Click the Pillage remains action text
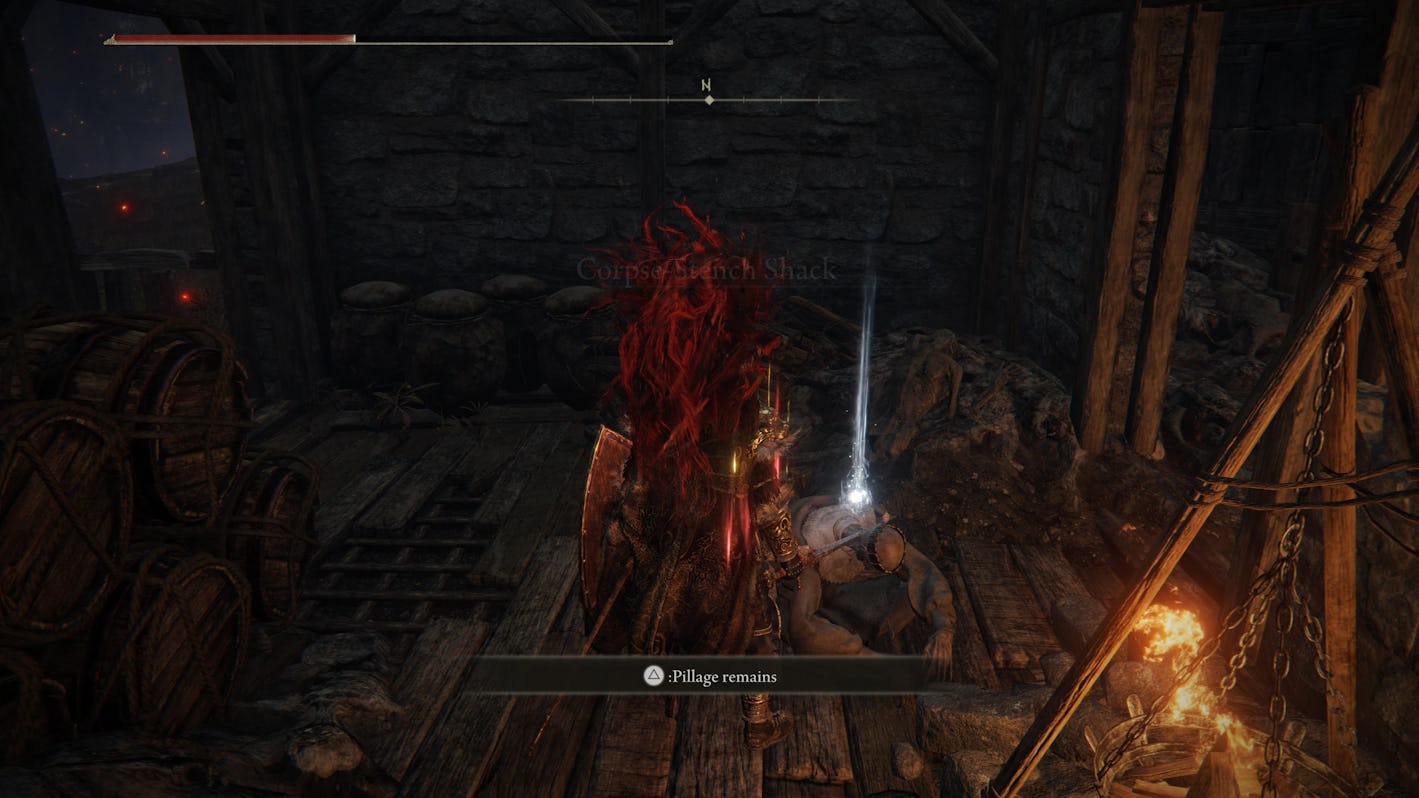1419x798 pixels. 725,677
